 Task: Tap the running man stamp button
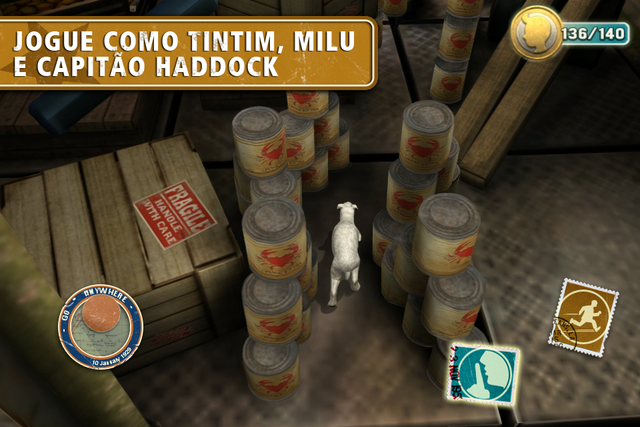tap(583, 314)
